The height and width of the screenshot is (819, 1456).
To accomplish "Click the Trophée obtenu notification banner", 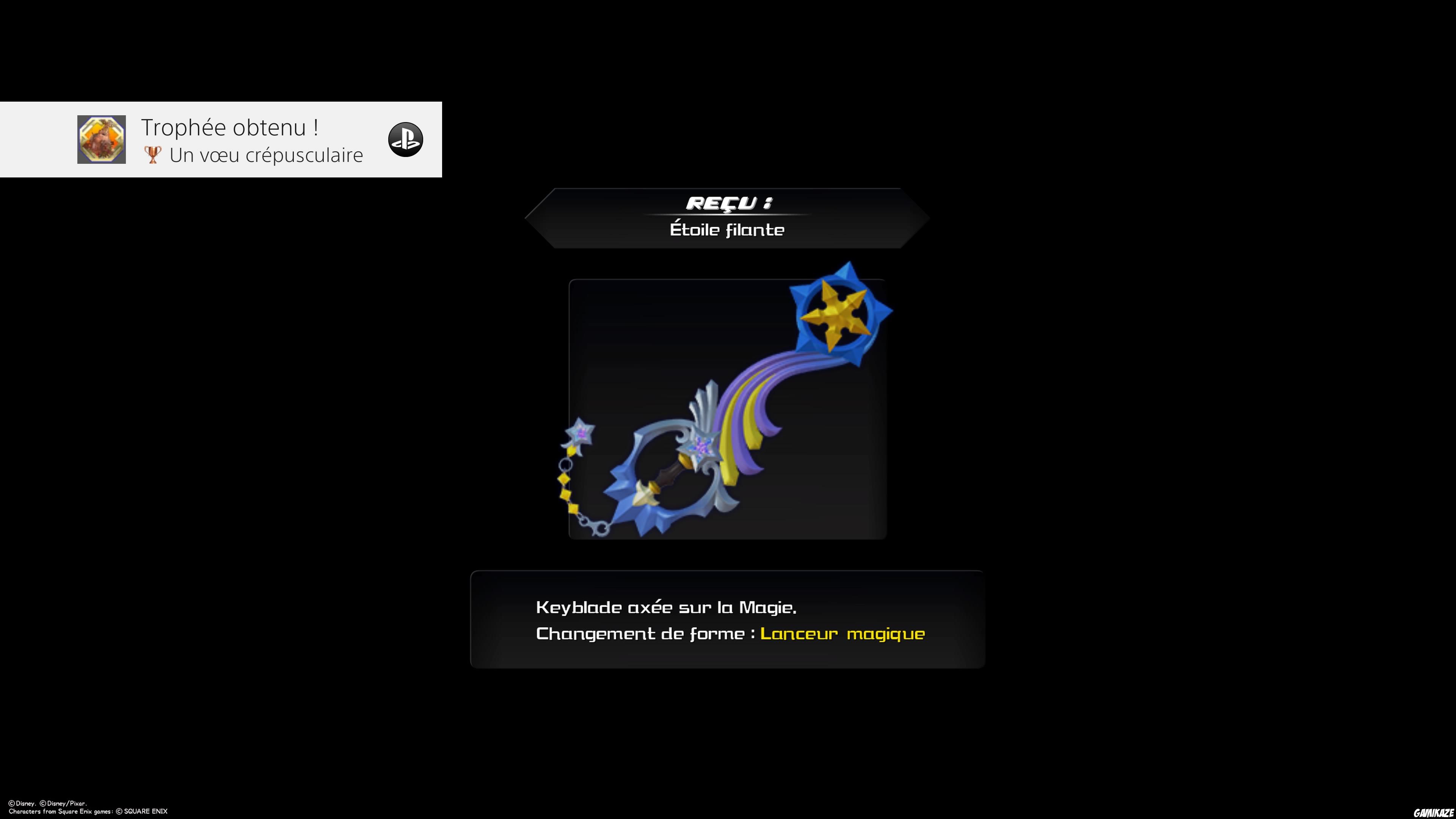I will click(x=220, y=140).
